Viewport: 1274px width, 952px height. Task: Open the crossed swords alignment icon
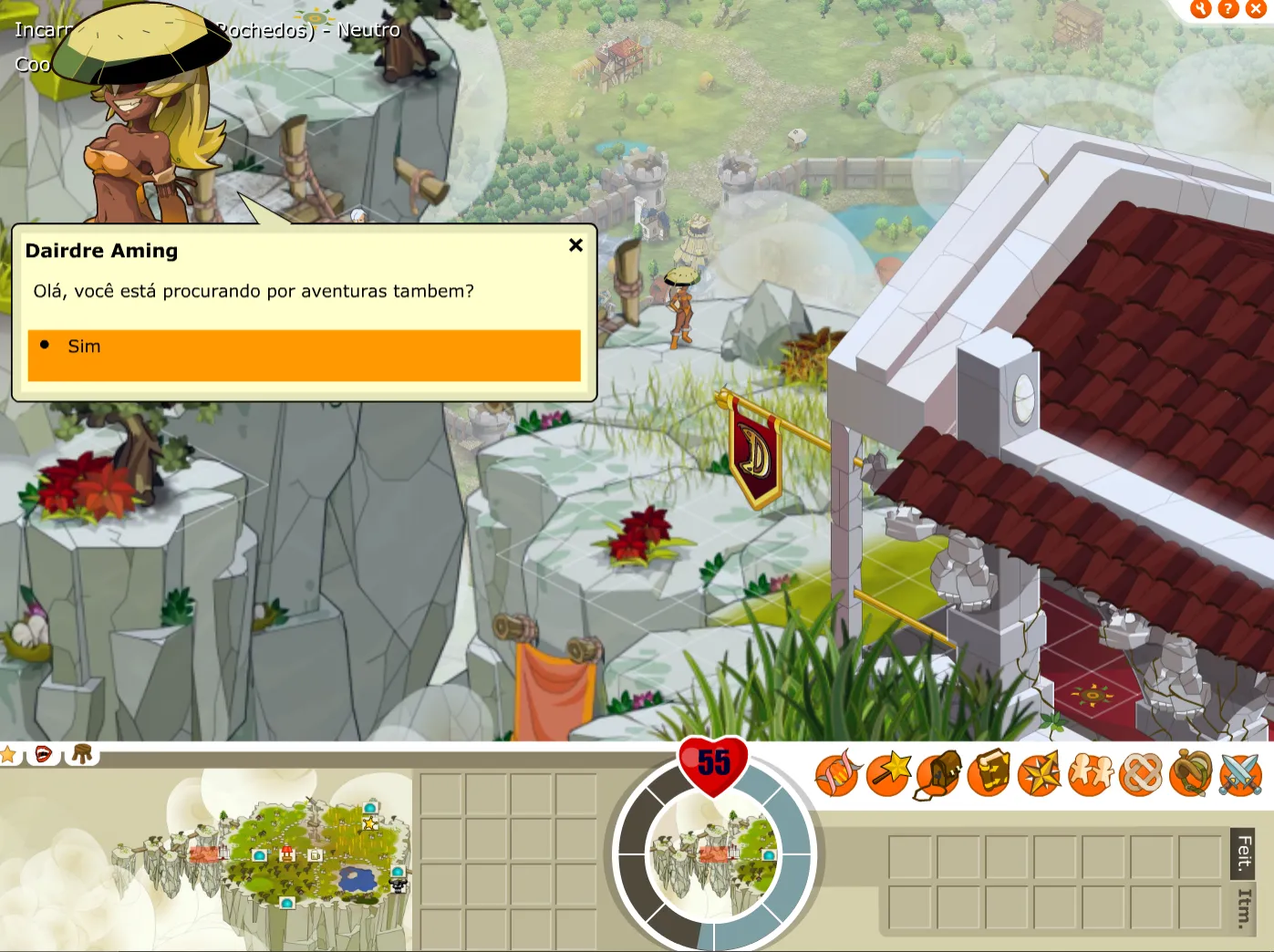coord(1241,774)
